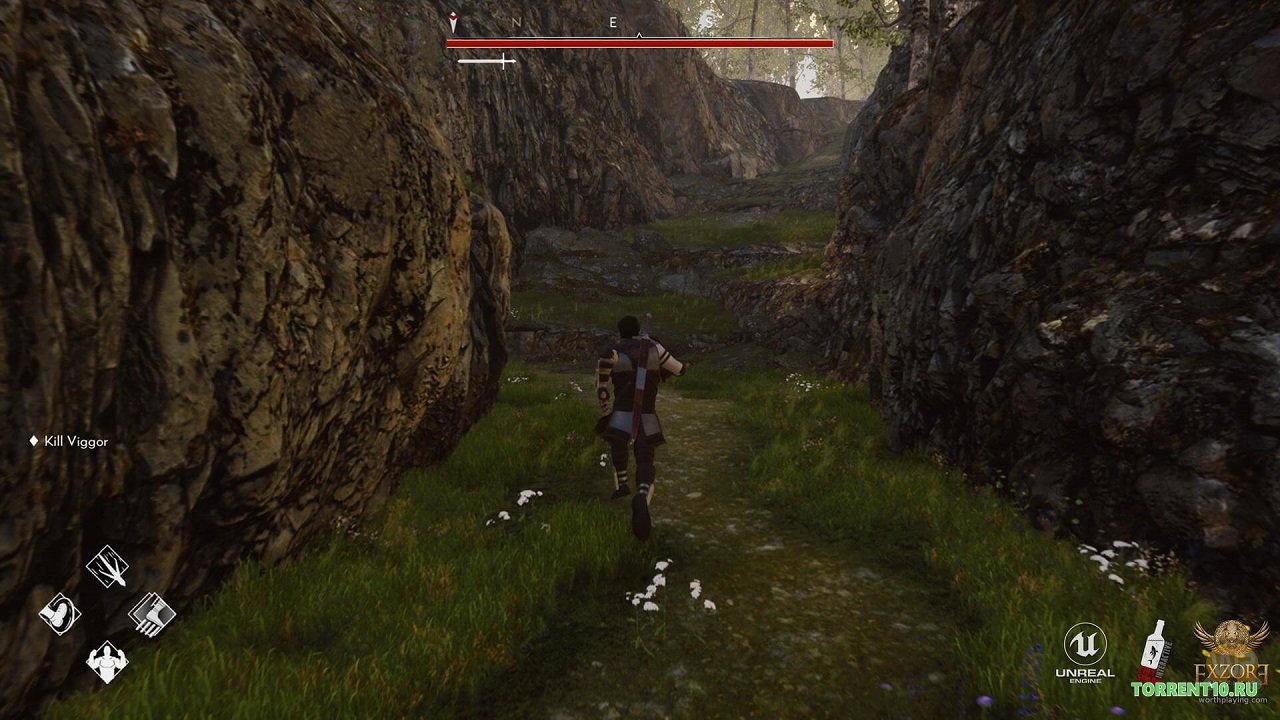Click the Exzore game logo
1280x720 pixels.
[x=1232, y=648]
